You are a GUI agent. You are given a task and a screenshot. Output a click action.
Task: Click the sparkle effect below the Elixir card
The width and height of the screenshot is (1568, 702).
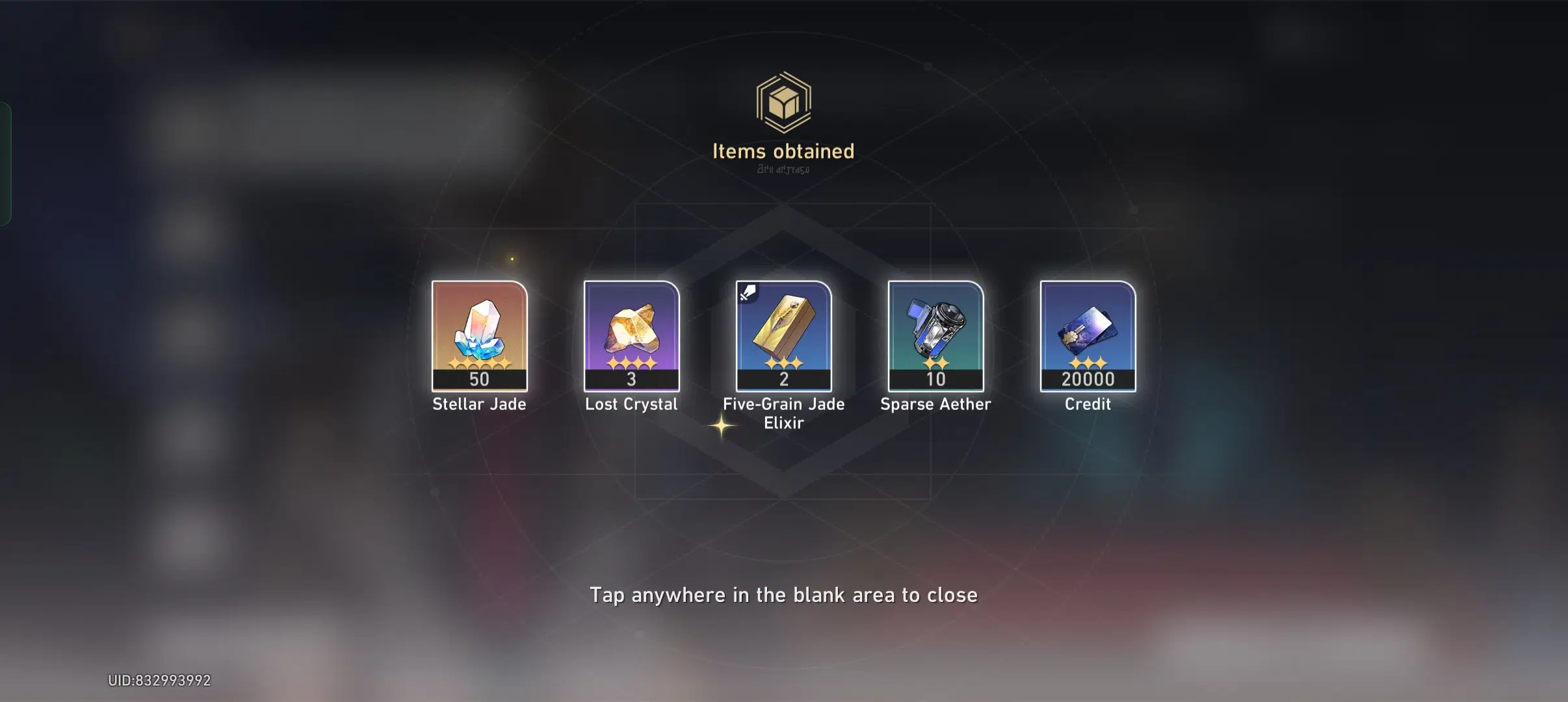click(x=722, y=426)
